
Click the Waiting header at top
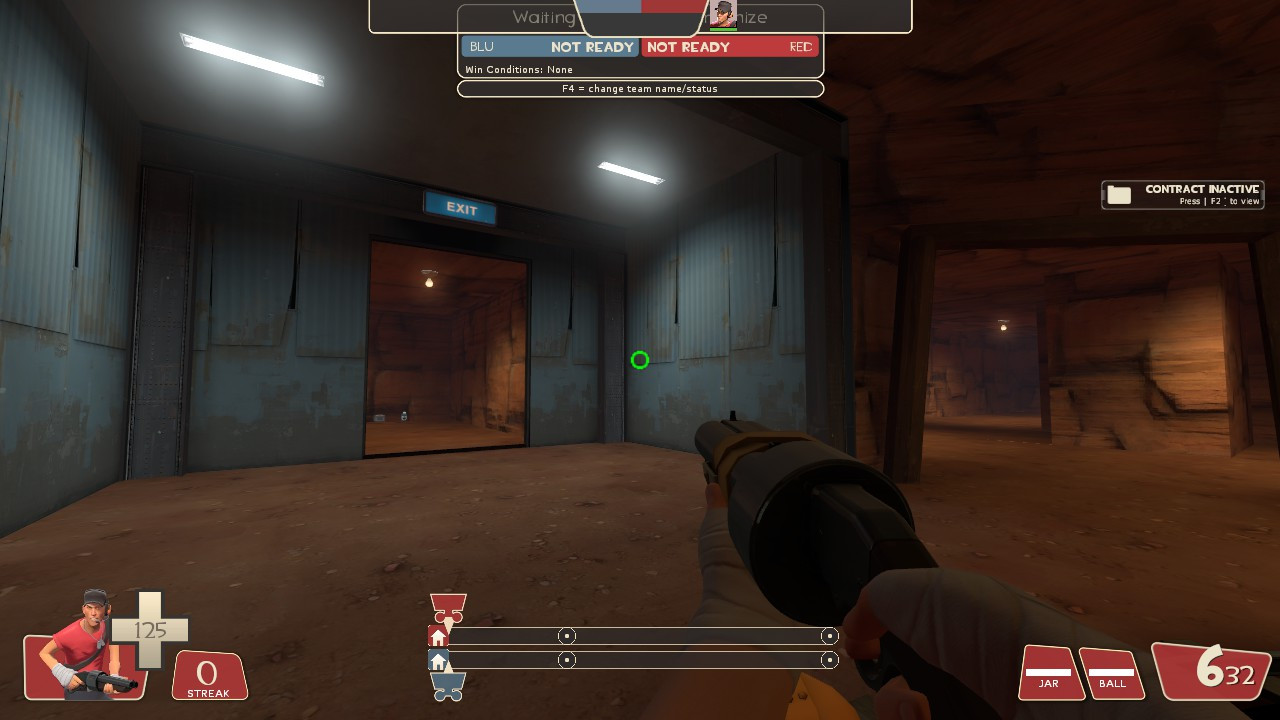(x=541, y=17)
